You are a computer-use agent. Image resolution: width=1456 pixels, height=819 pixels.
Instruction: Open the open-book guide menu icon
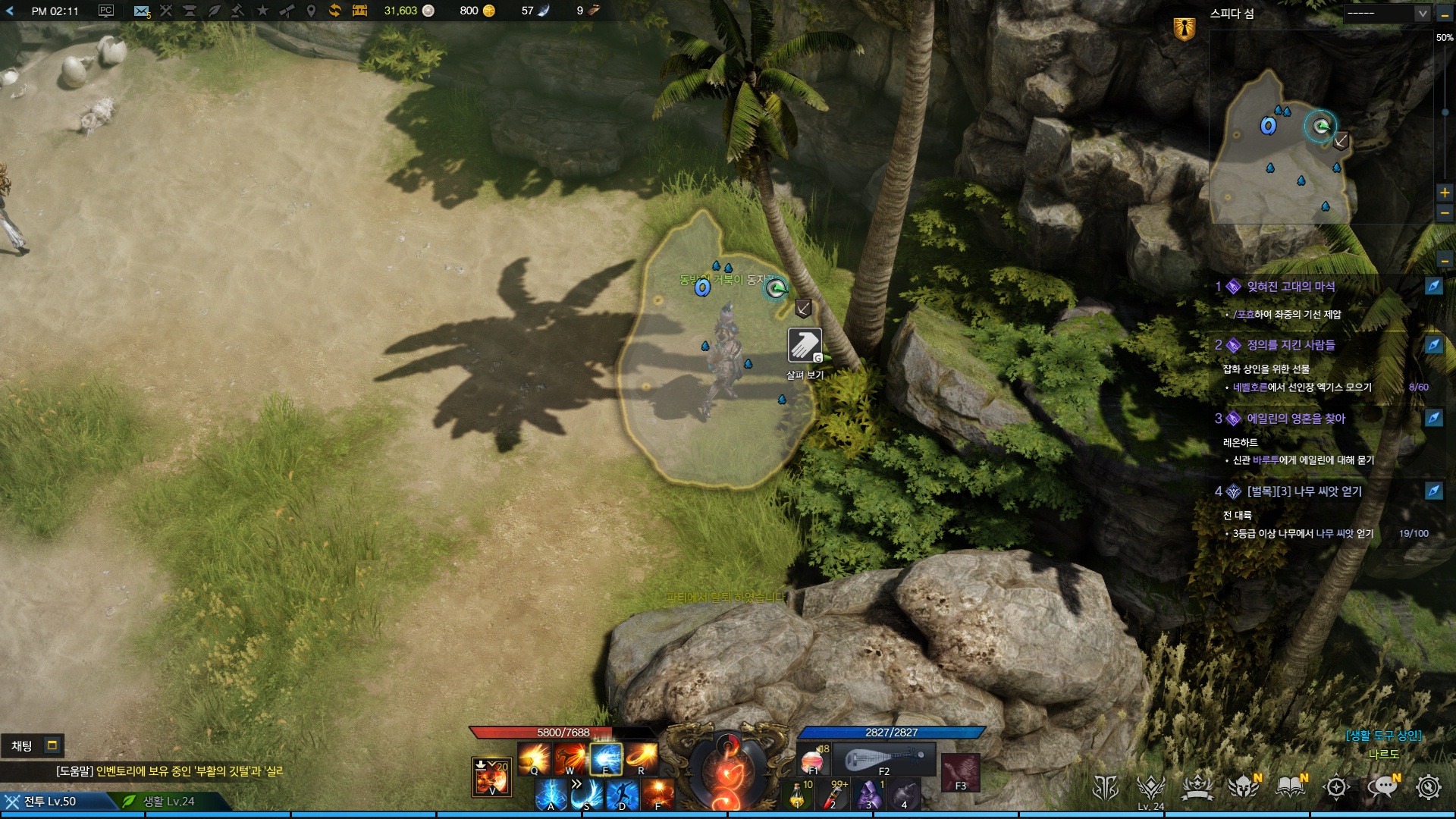(x=1291, y=787)
